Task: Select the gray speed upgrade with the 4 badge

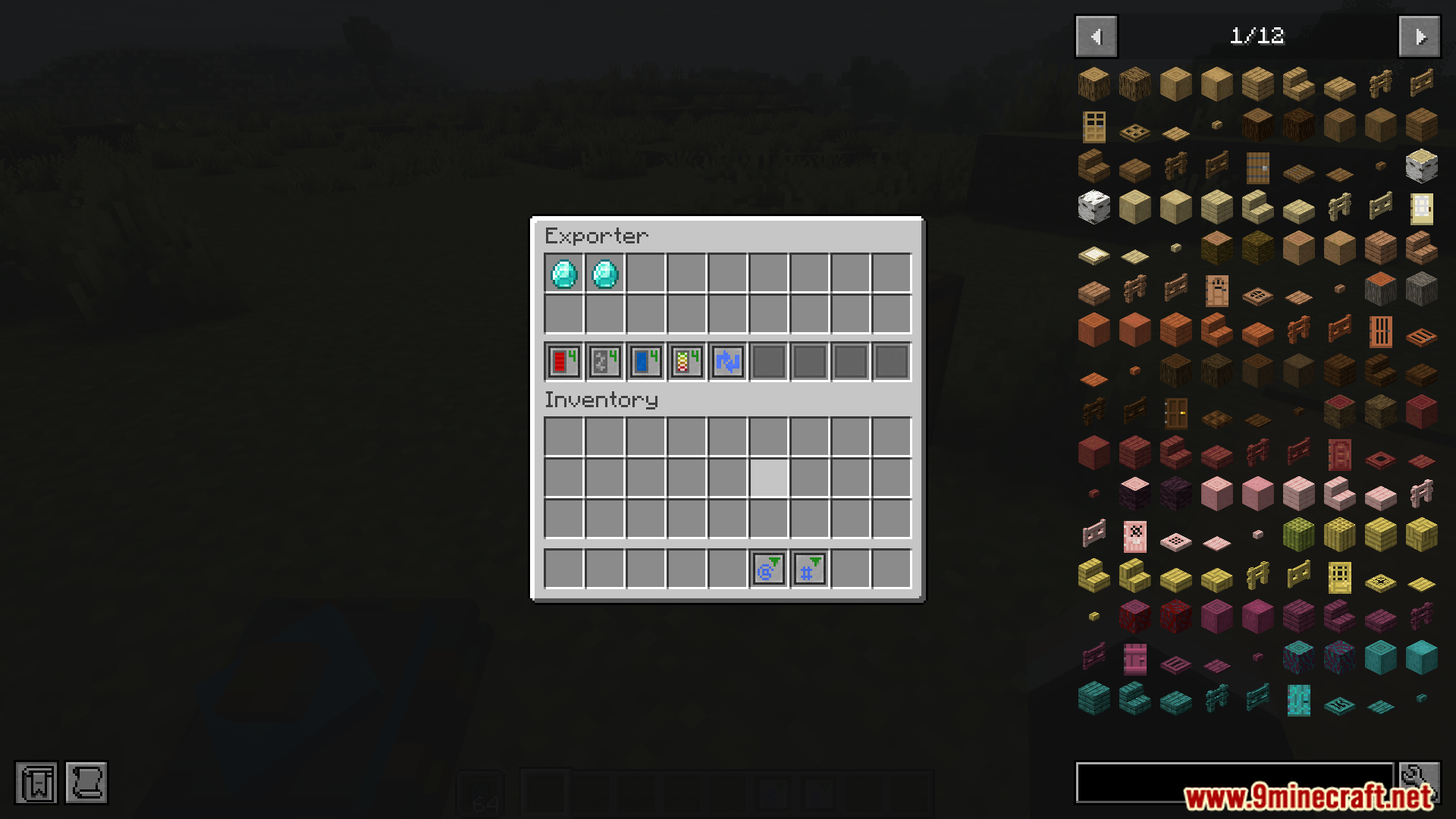Action: (x=604, y=362)
